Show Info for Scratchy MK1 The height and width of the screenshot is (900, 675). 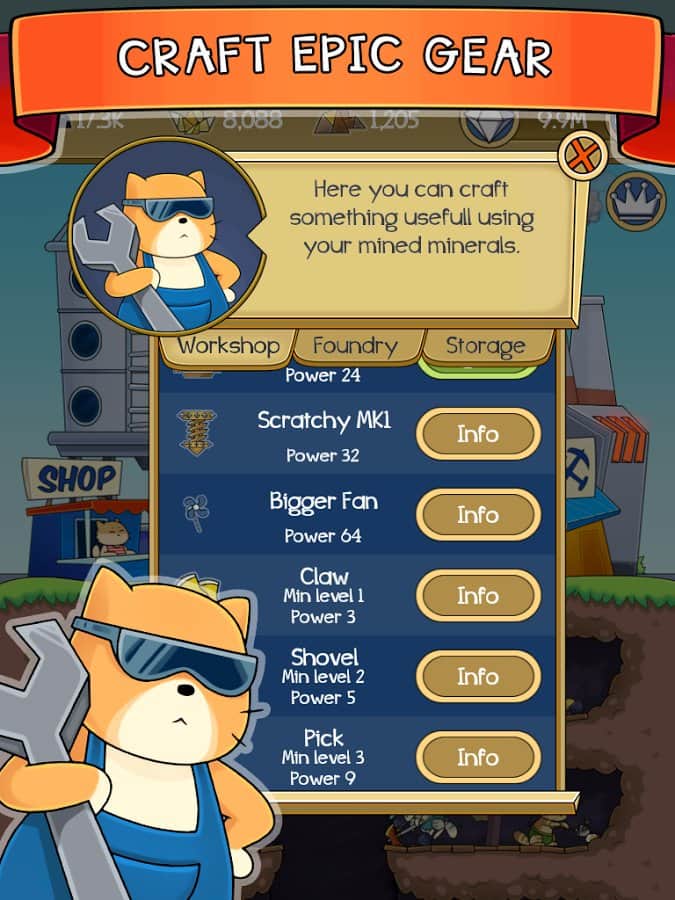click(x=478, y=434)
